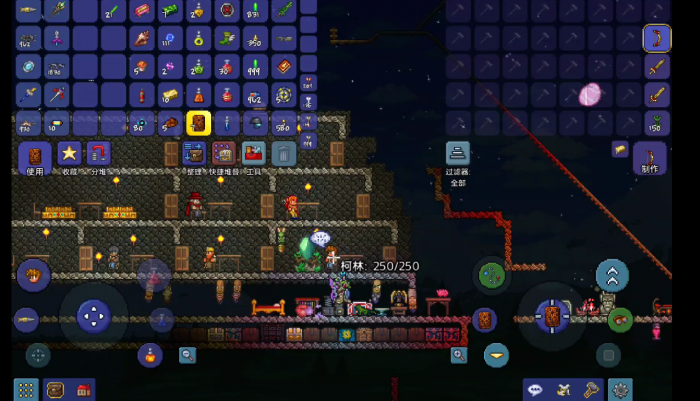Open the chat speech bubble icon
This screenshot has width=700, height=401.
(536, 389)
